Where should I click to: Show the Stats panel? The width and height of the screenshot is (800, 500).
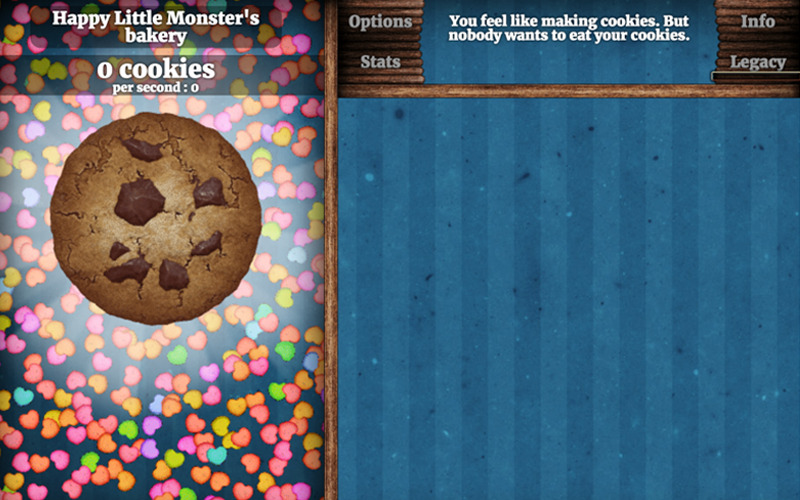click(380, 62)
